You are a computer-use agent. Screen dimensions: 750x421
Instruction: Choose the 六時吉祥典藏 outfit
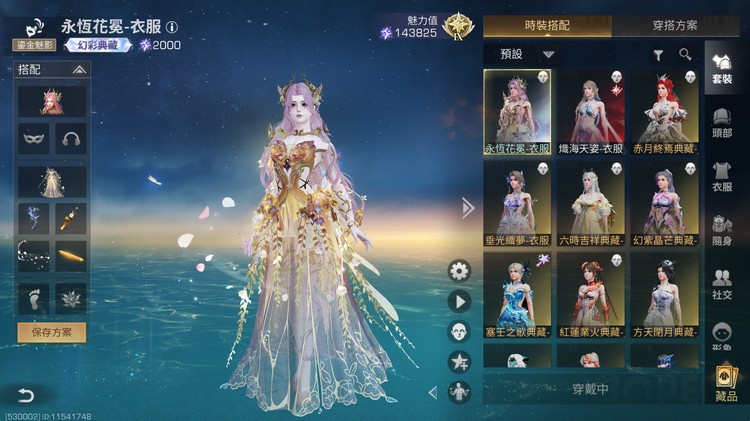pyautogui.click(x=591, y=203)
